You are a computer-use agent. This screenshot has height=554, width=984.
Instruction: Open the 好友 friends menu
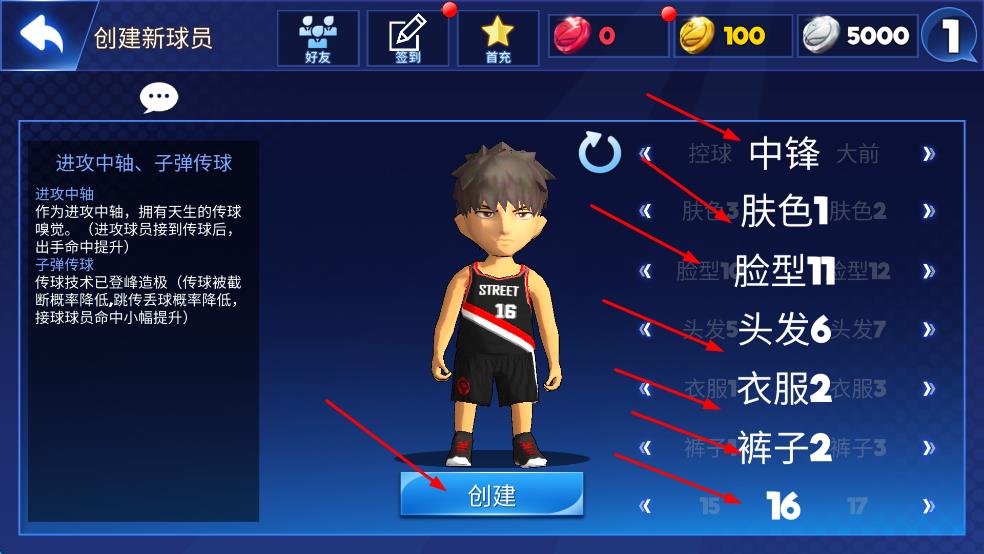coord(317,38)
